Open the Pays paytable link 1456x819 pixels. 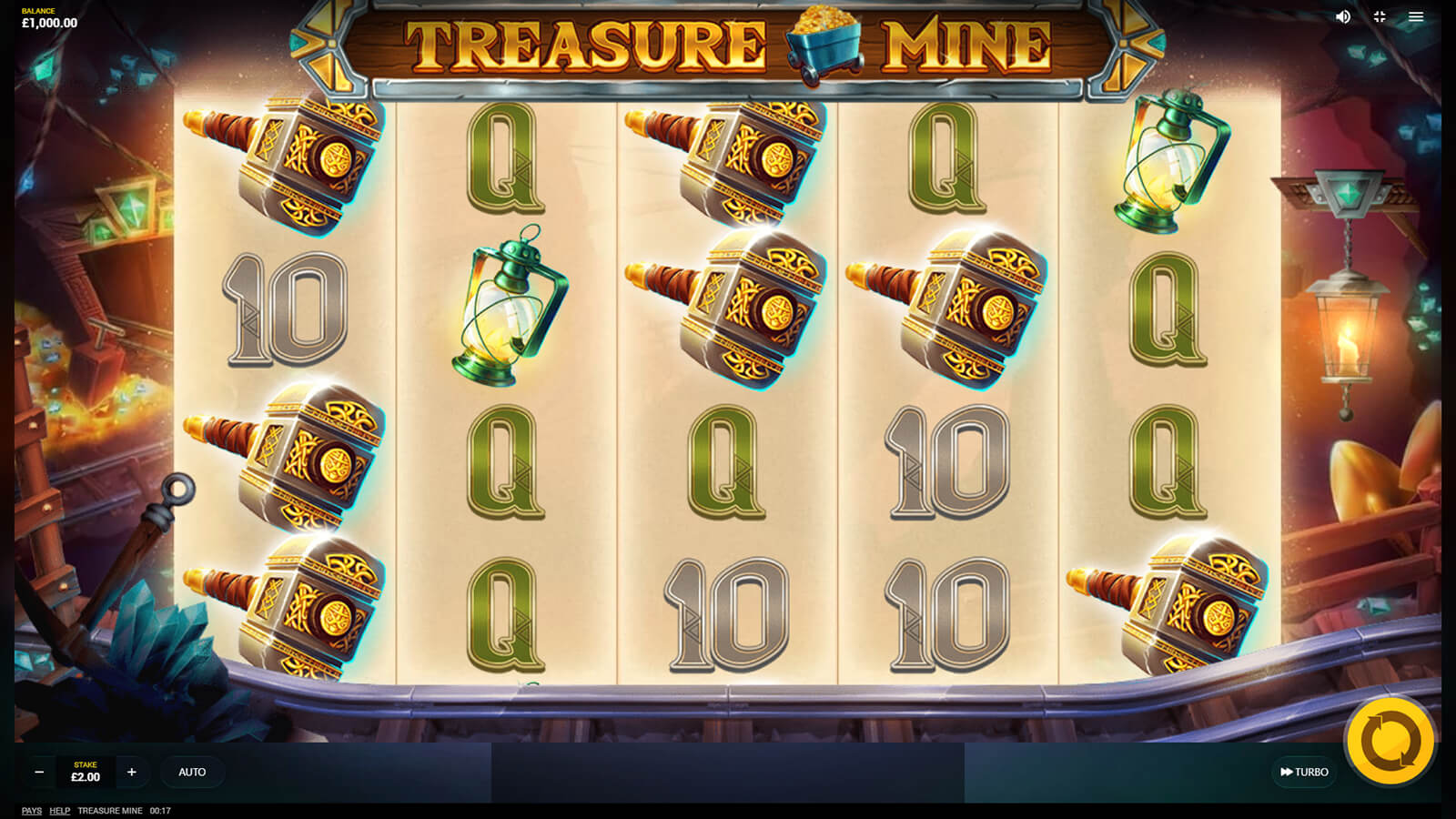tap(32, 811)
